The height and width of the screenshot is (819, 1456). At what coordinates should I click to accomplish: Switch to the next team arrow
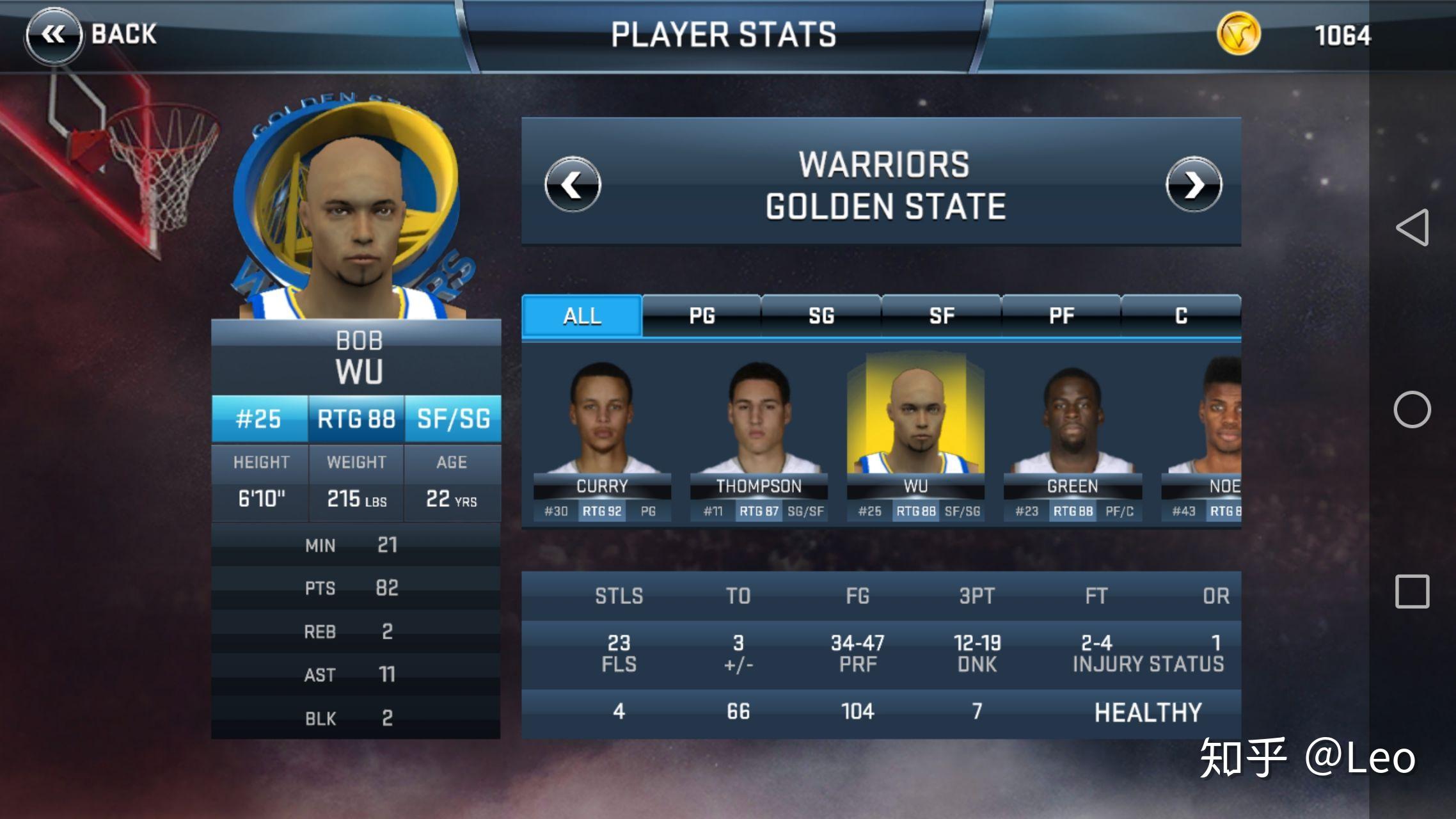coord(1193,185)
